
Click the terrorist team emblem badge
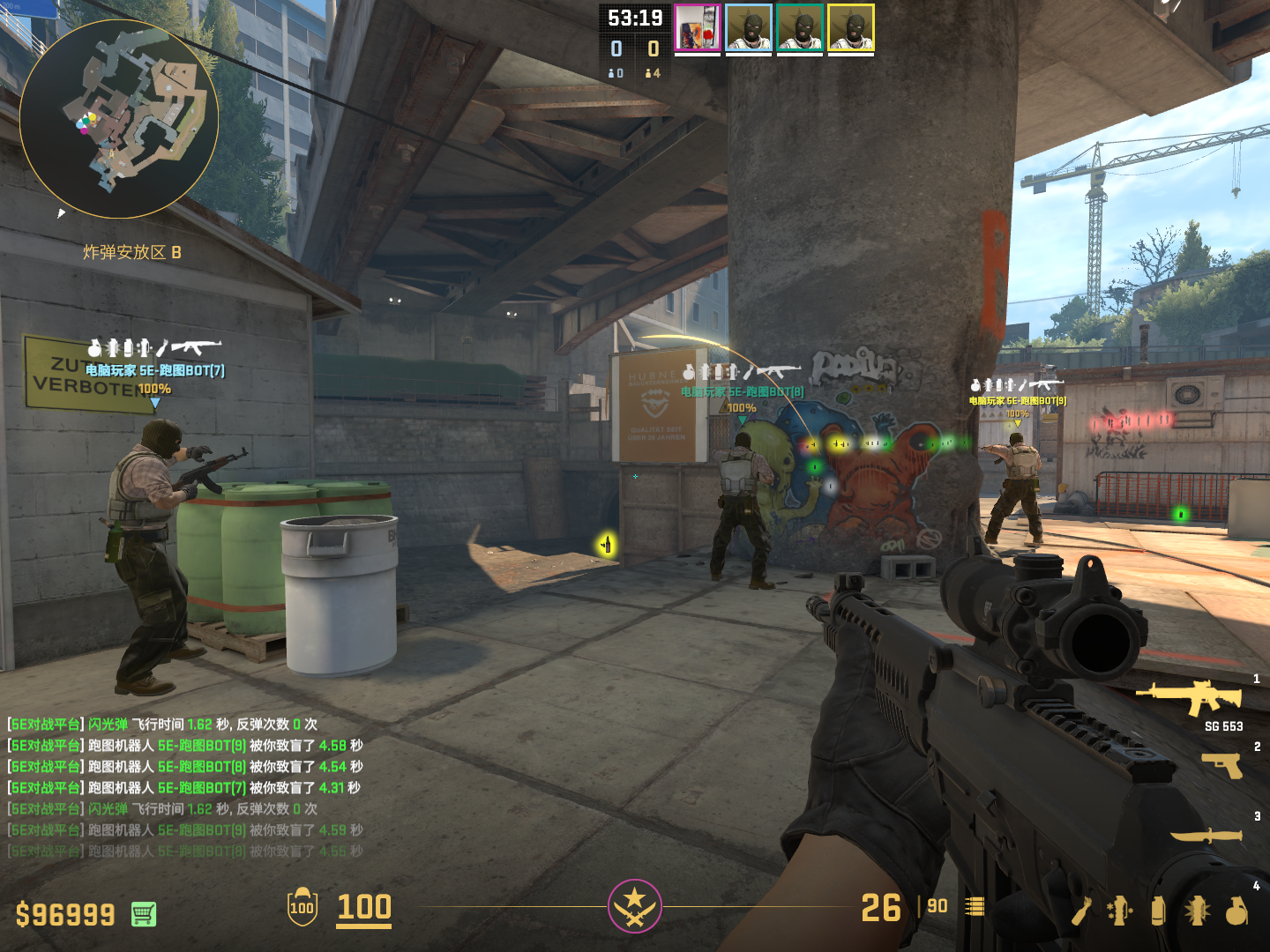[634, 905]
